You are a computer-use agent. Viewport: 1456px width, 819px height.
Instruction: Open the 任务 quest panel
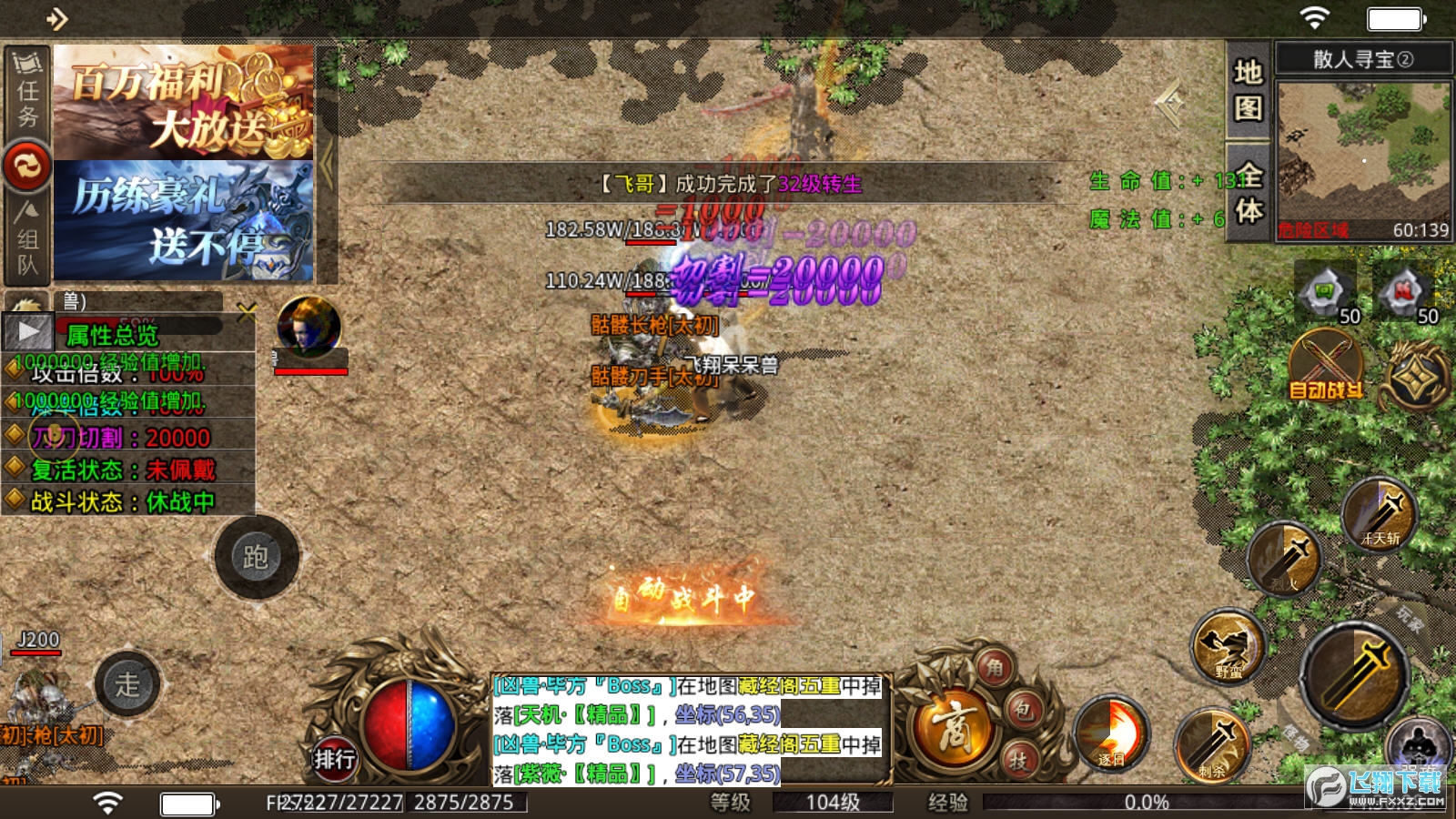point(27,91)
